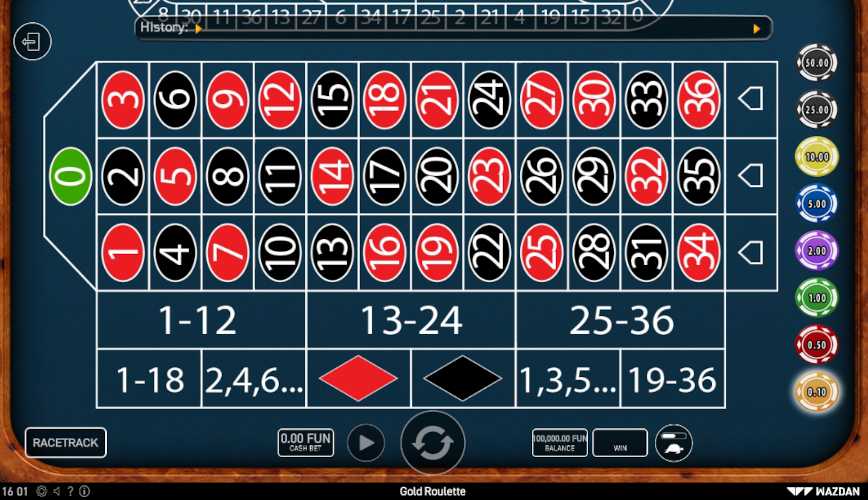Pick the blue 5.00 chip
The width and height of the screenshot is (868, 500).
click(x=816, y=204)
